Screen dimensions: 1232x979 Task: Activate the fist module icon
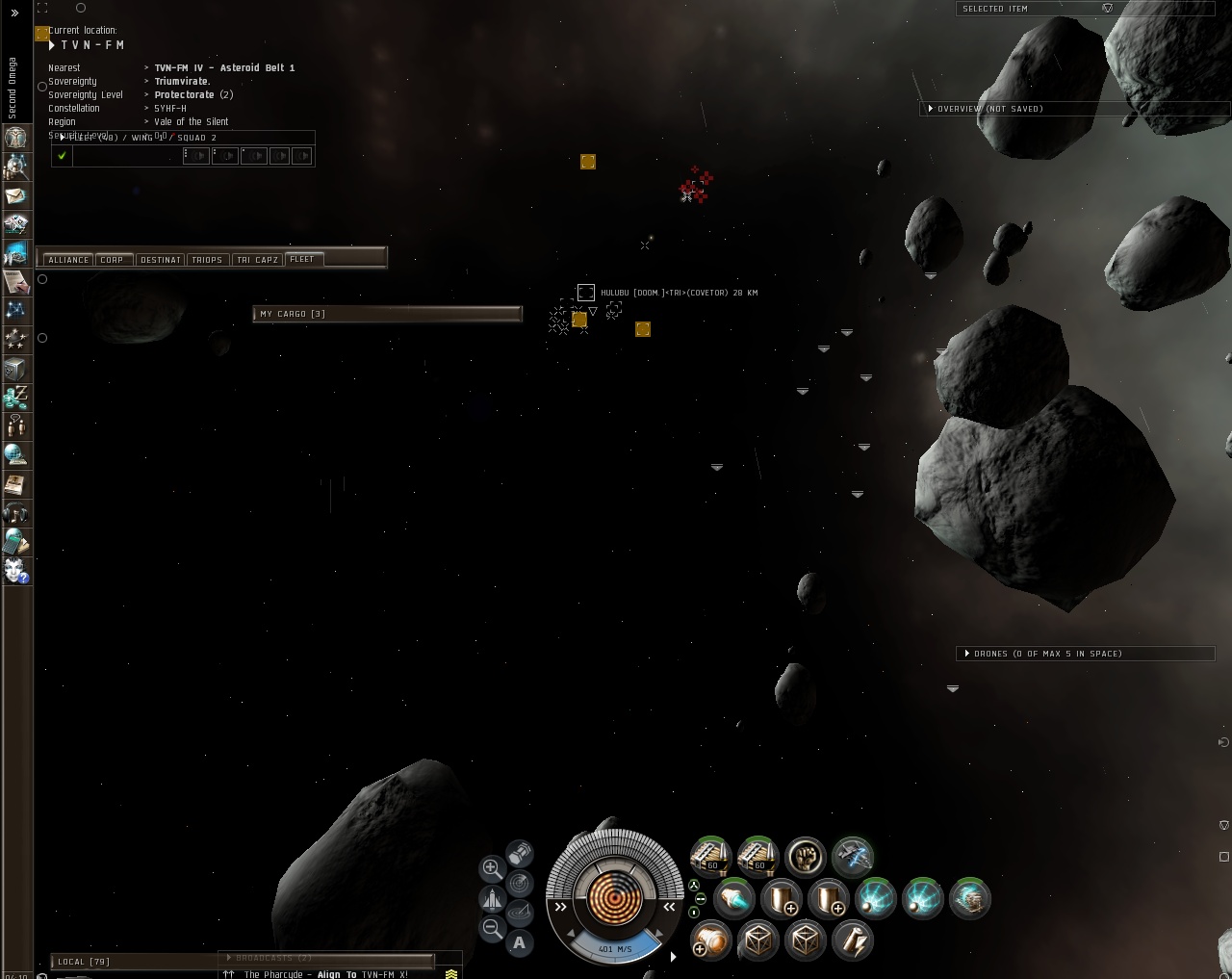(806, 856)
